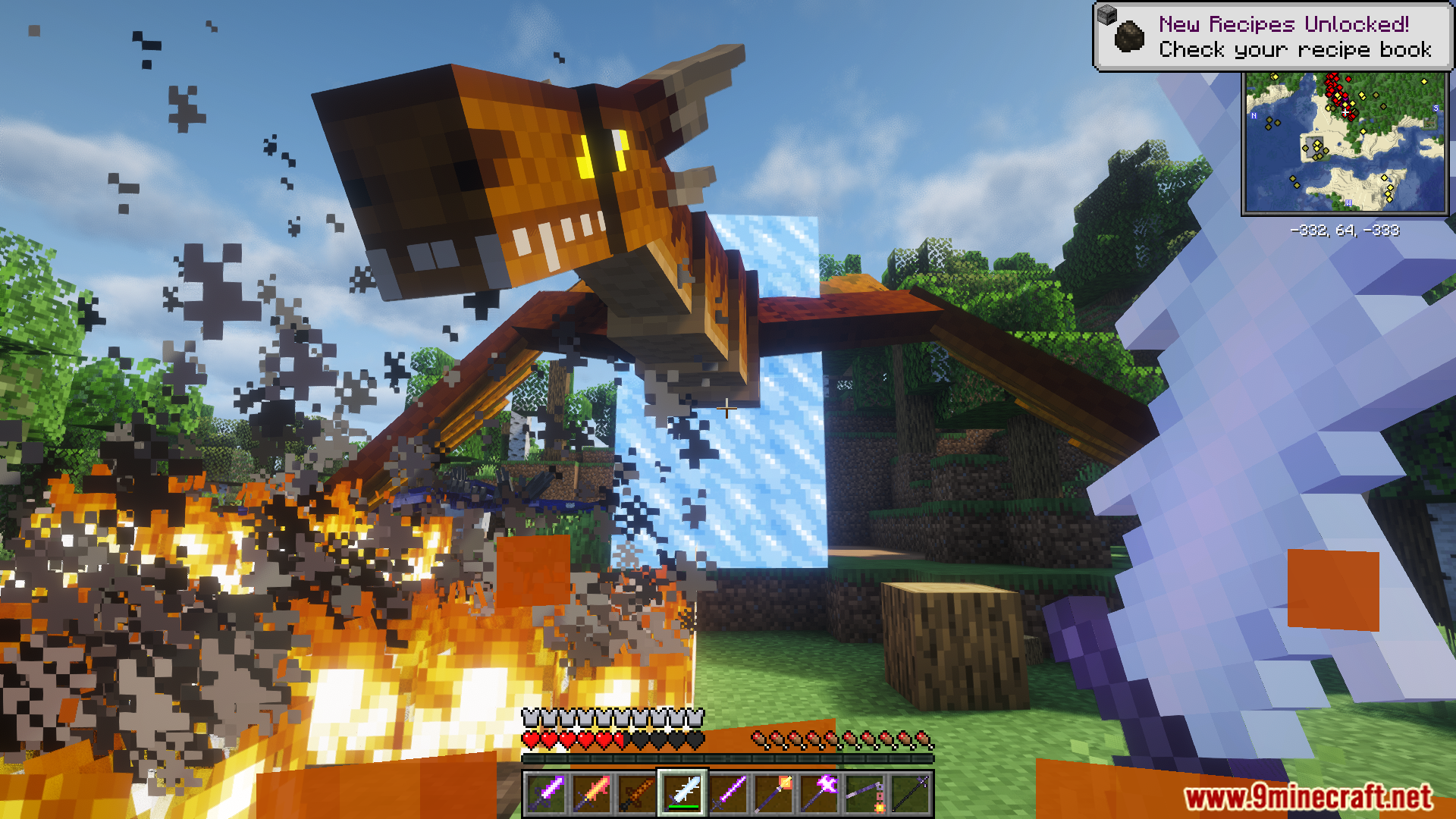Select the icy white spiked sword

point(682,793)
